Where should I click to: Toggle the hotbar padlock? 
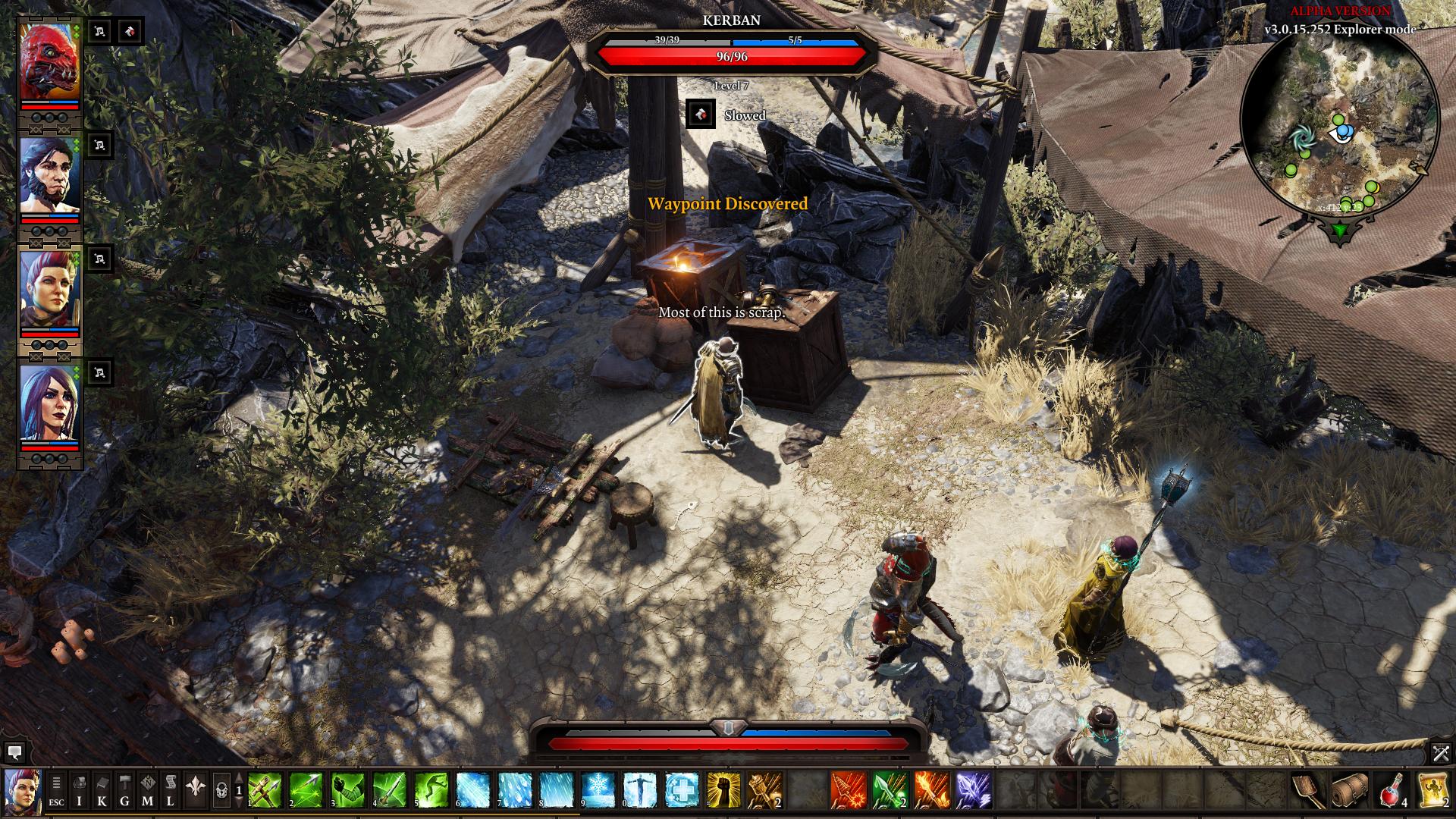coord(221,791)
